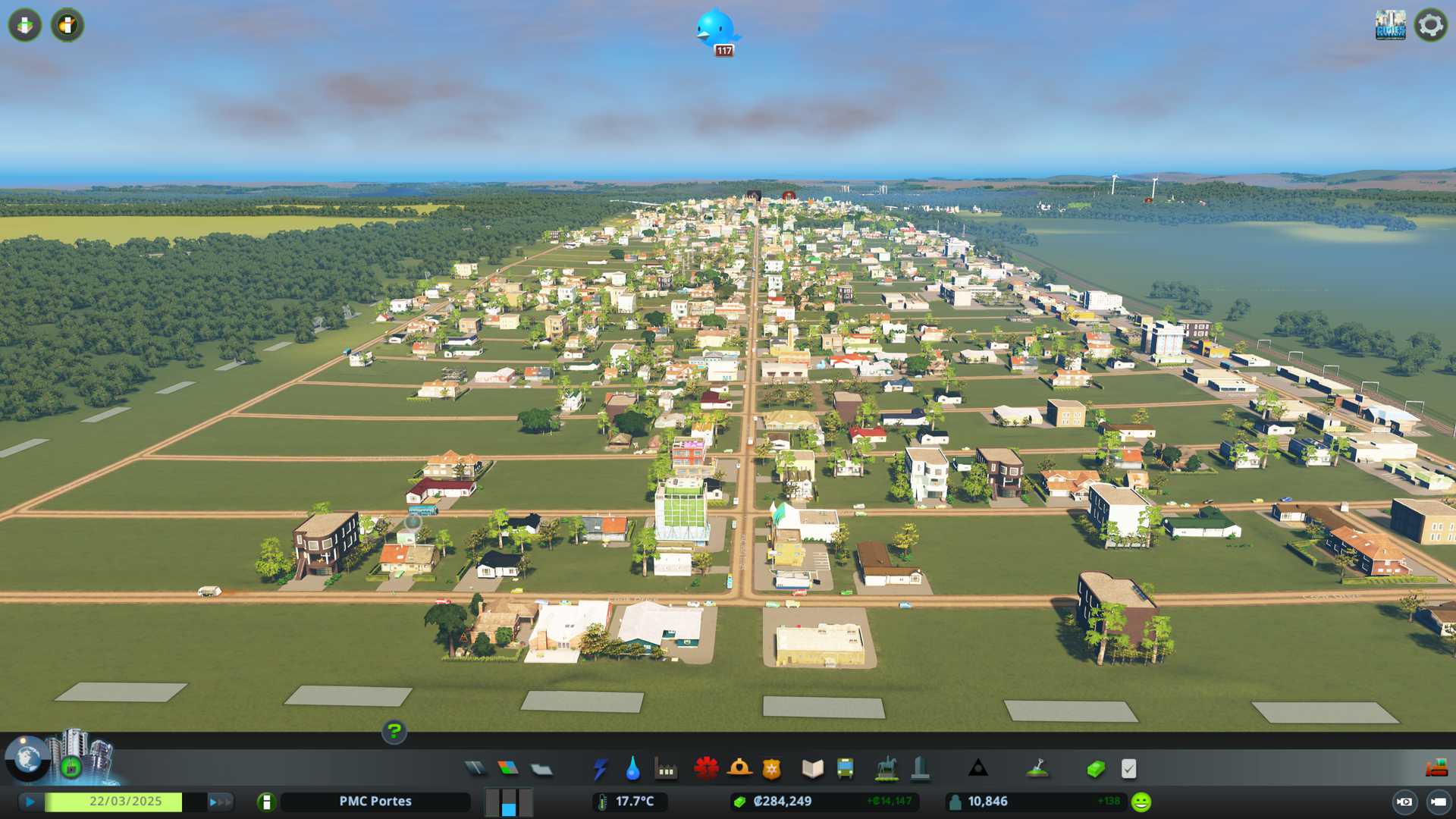The height and width of the screenshot is (819, 1456).
Task: Open the Chirper bird feed
Action: [x=717, y=30]
